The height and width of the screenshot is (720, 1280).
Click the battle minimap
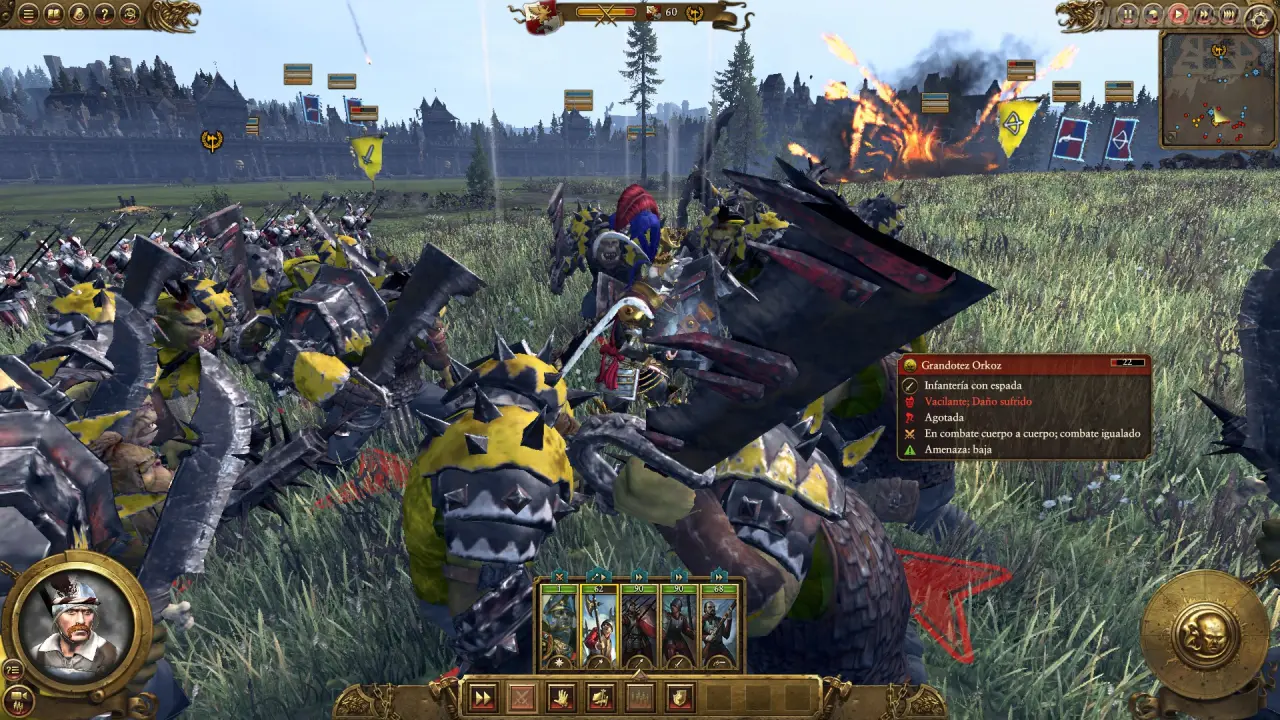point(1217,90)
